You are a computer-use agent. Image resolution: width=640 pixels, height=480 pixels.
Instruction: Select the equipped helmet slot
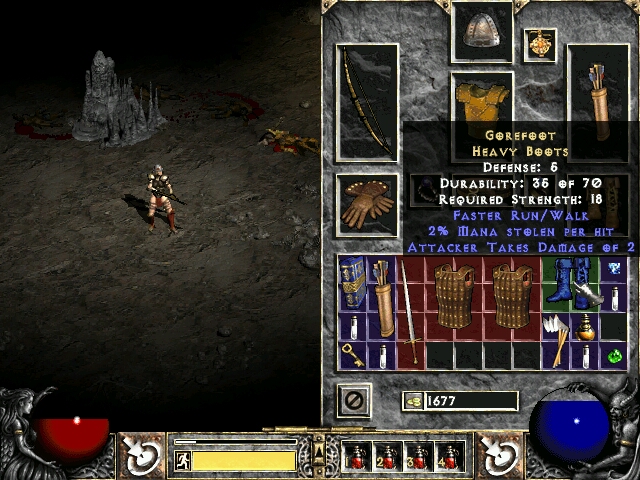click(482, 32)
